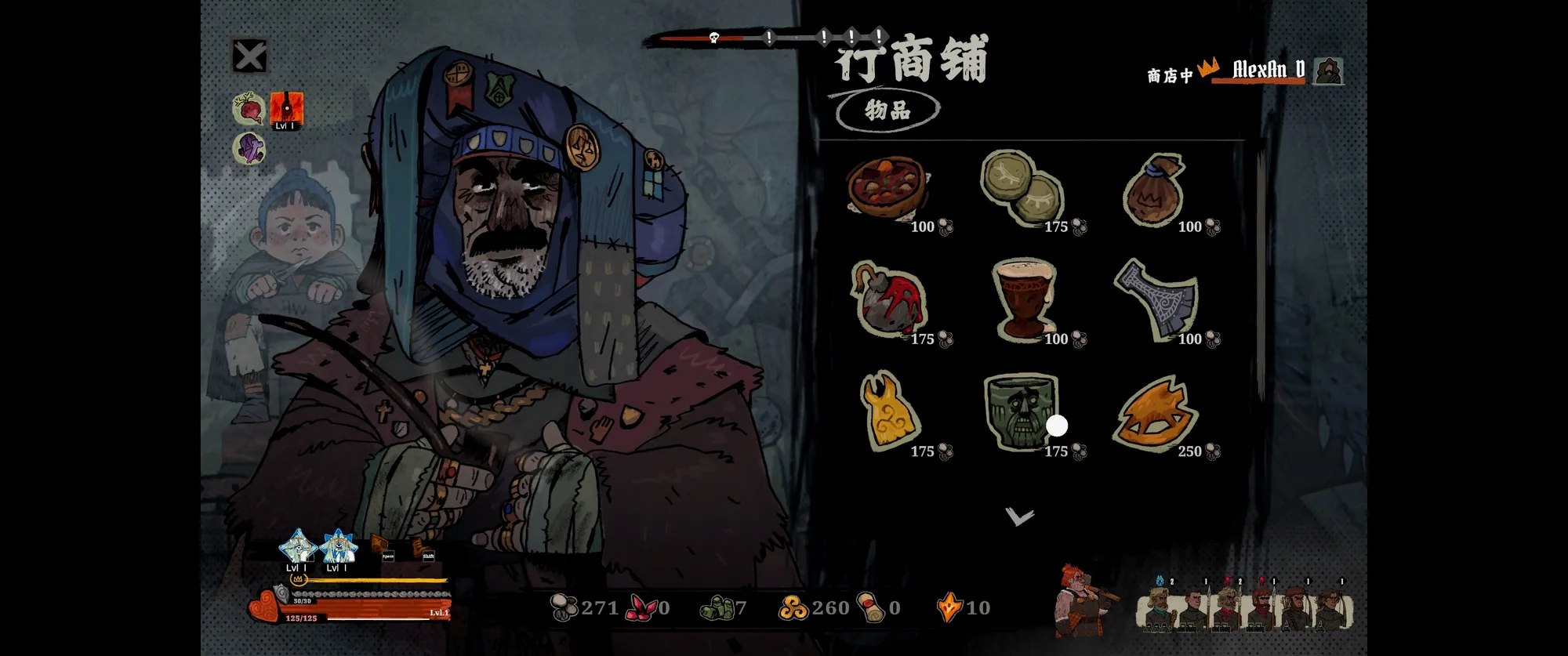Viewport: 1568px width, 656px height.
Task: Open the AlexAn_D player profile portrait
Action: tap(1327, 71)
